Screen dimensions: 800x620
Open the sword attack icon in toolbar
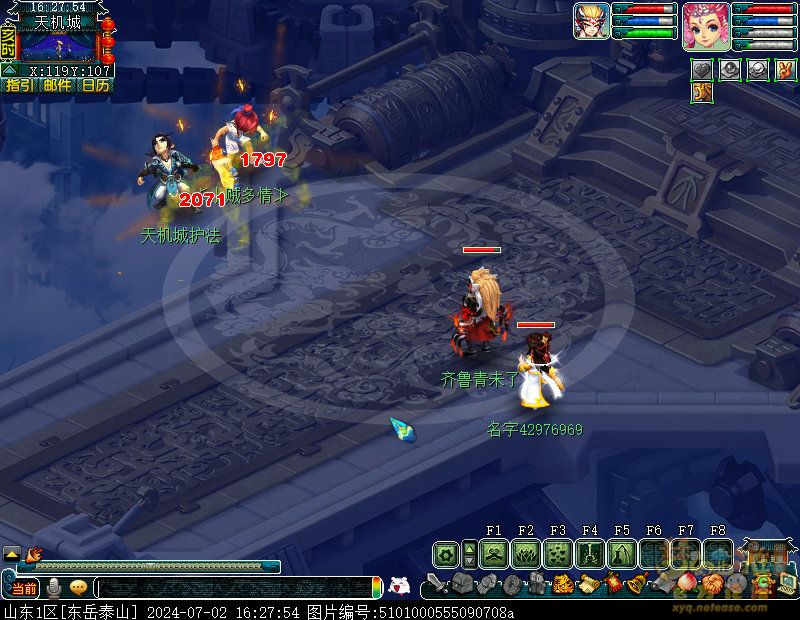pos(437,584)
